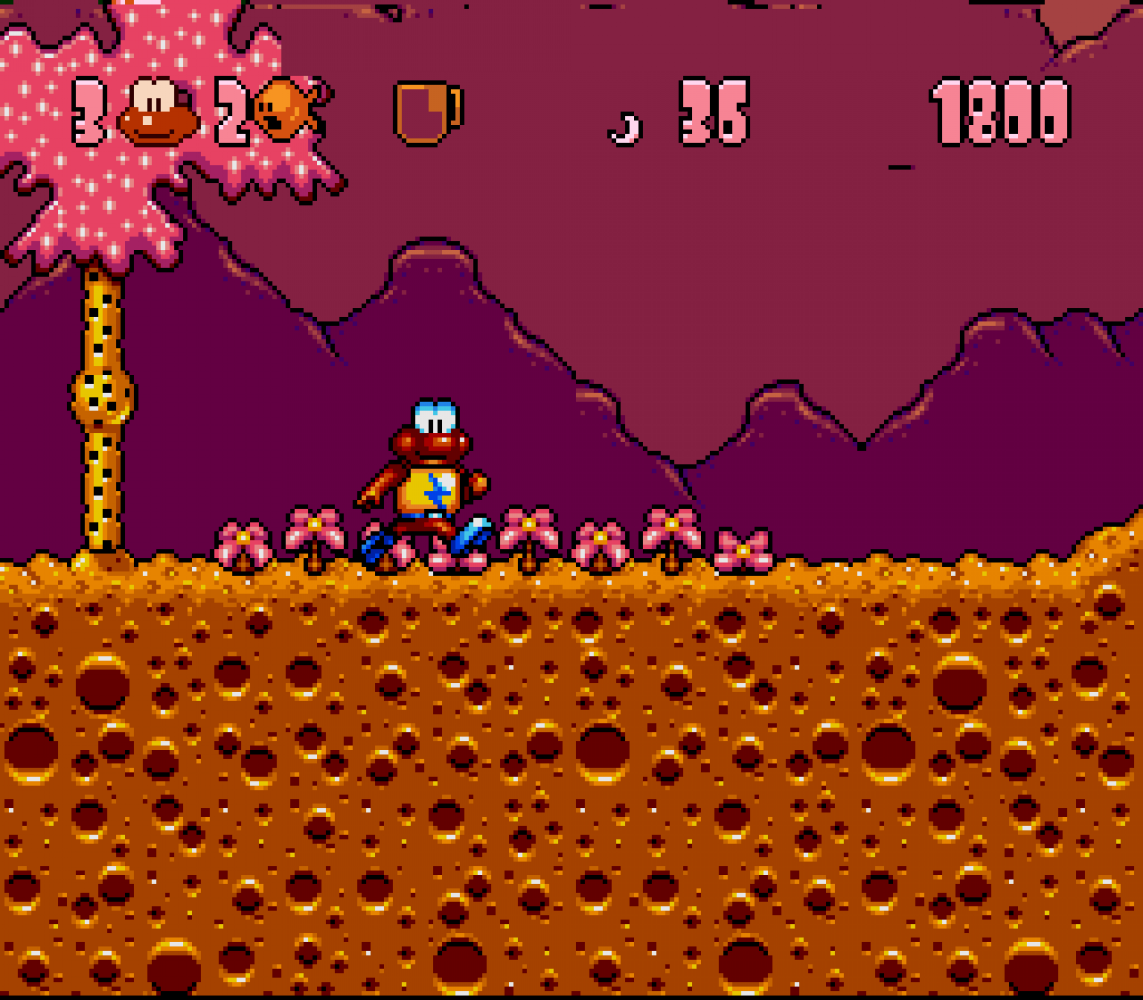Screen dimensions: 1143x1000
Task: Click the brown mug icon
Action: (427, 111)
